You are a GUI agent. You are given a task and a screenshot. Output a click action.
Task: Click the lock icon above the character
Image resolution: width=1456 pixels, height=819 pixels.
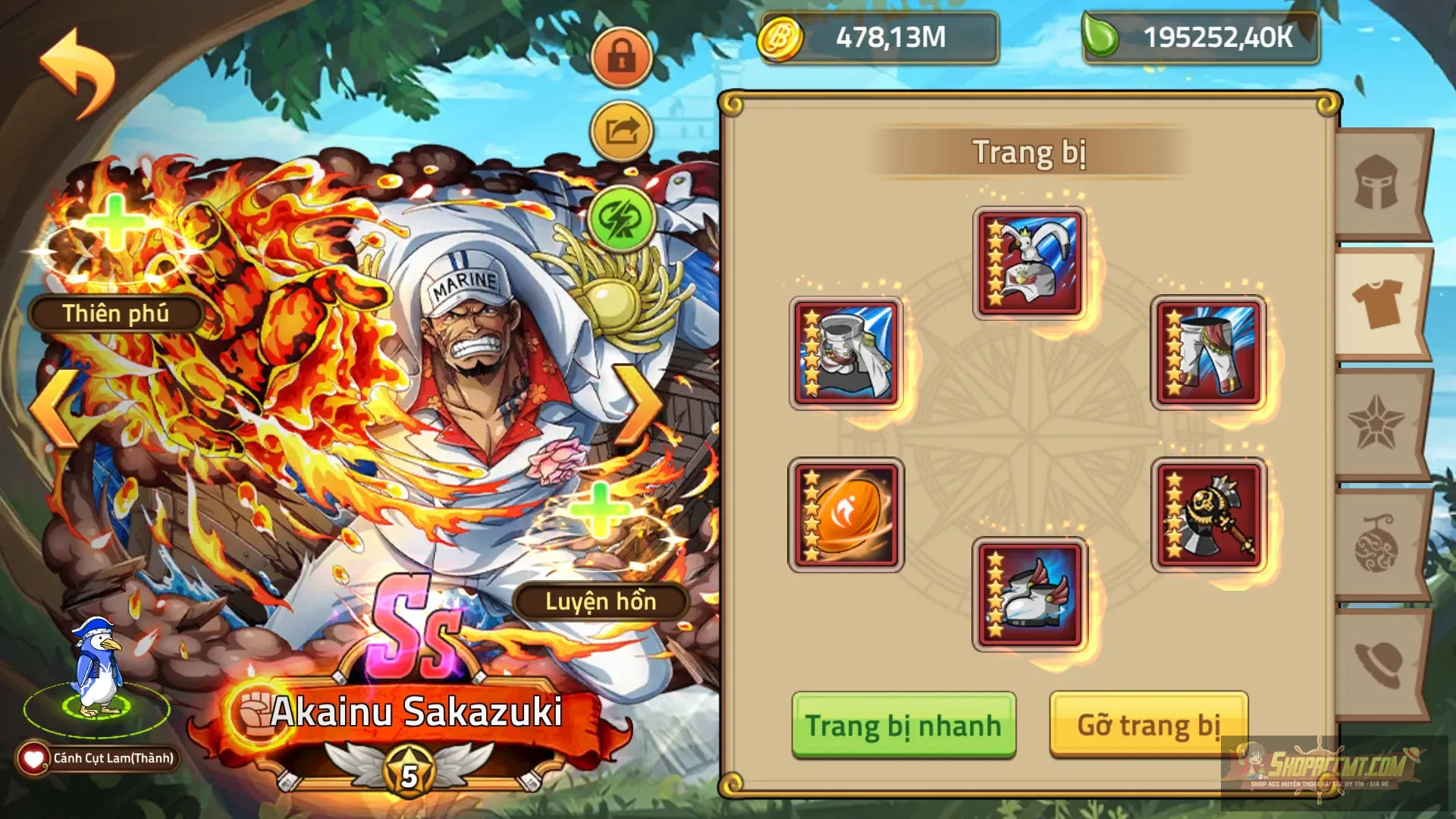(x=622, y=57)
